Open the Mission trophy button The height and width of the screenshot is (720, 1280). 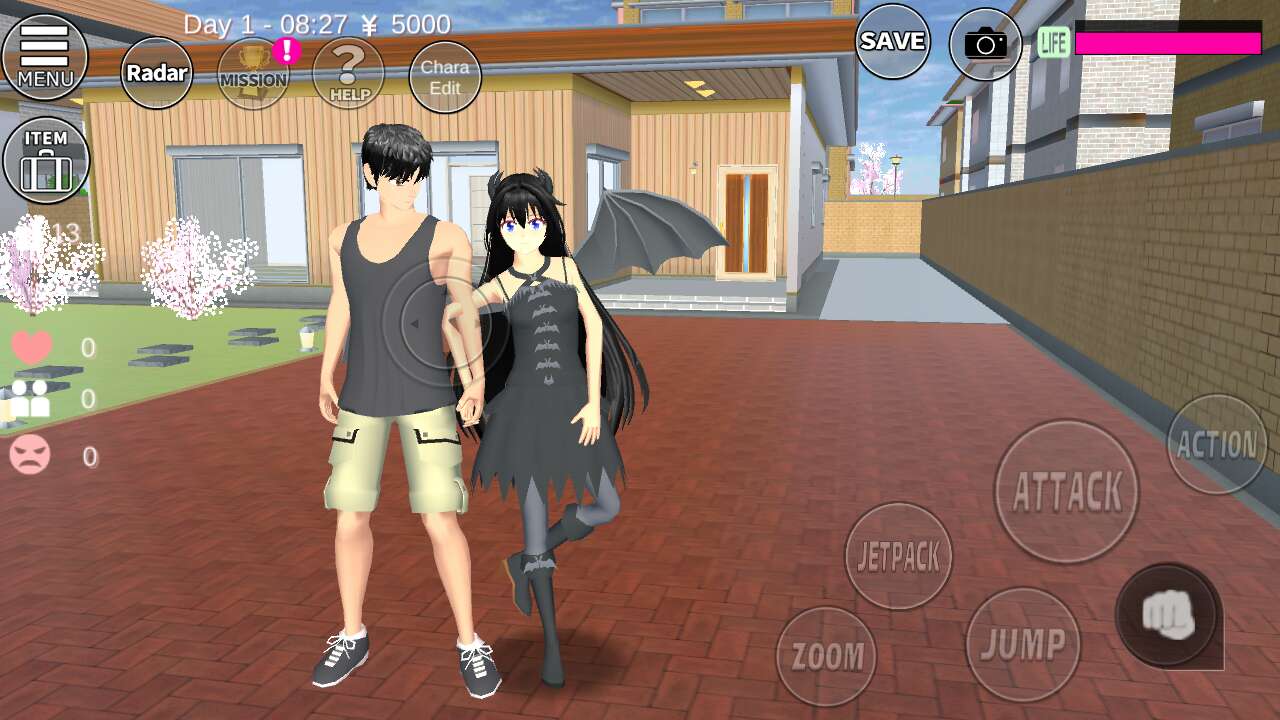(253, 73)
